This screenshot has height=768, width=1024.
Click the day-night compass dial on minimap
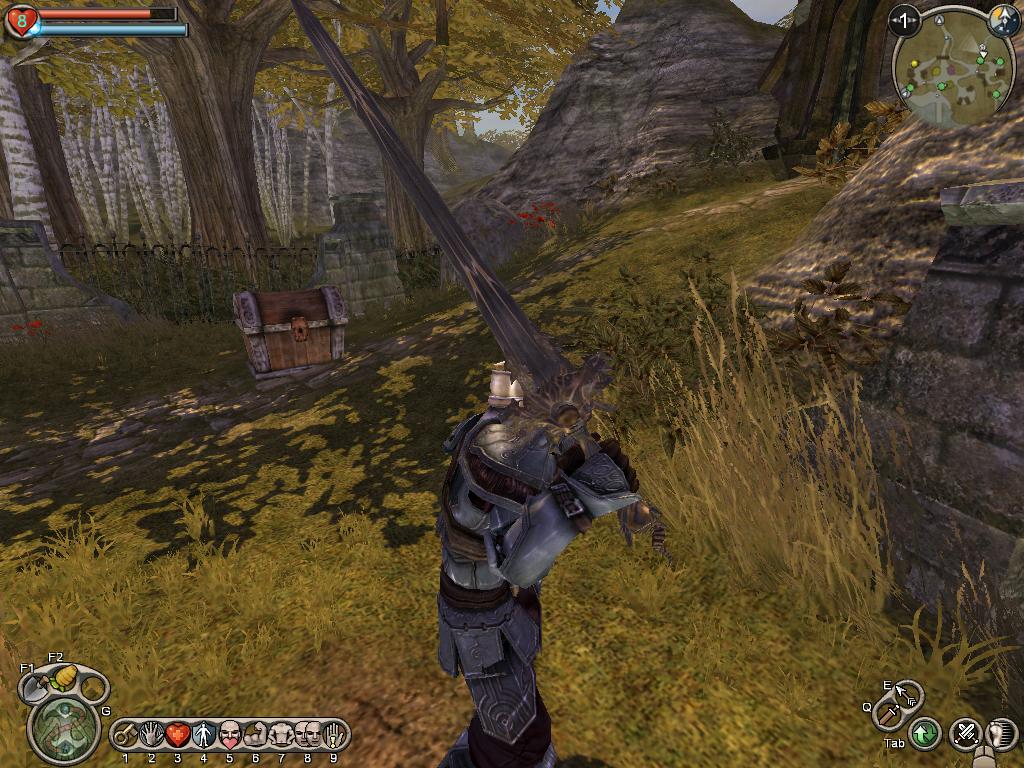pos(1003,19)
